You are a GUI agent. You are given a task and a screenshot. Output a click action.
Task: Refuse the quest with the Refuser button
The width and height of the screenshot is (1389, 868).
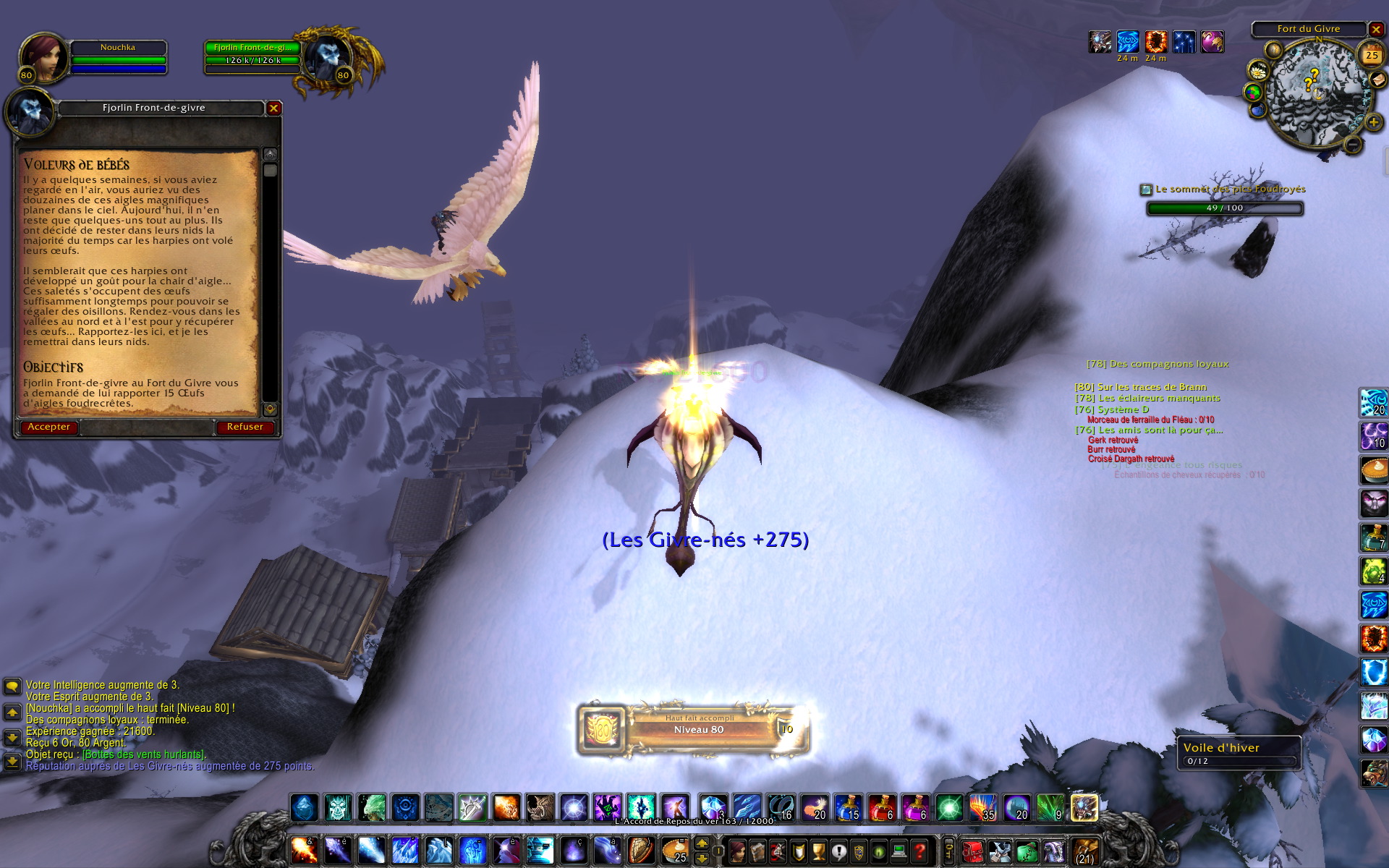[245, 427]
